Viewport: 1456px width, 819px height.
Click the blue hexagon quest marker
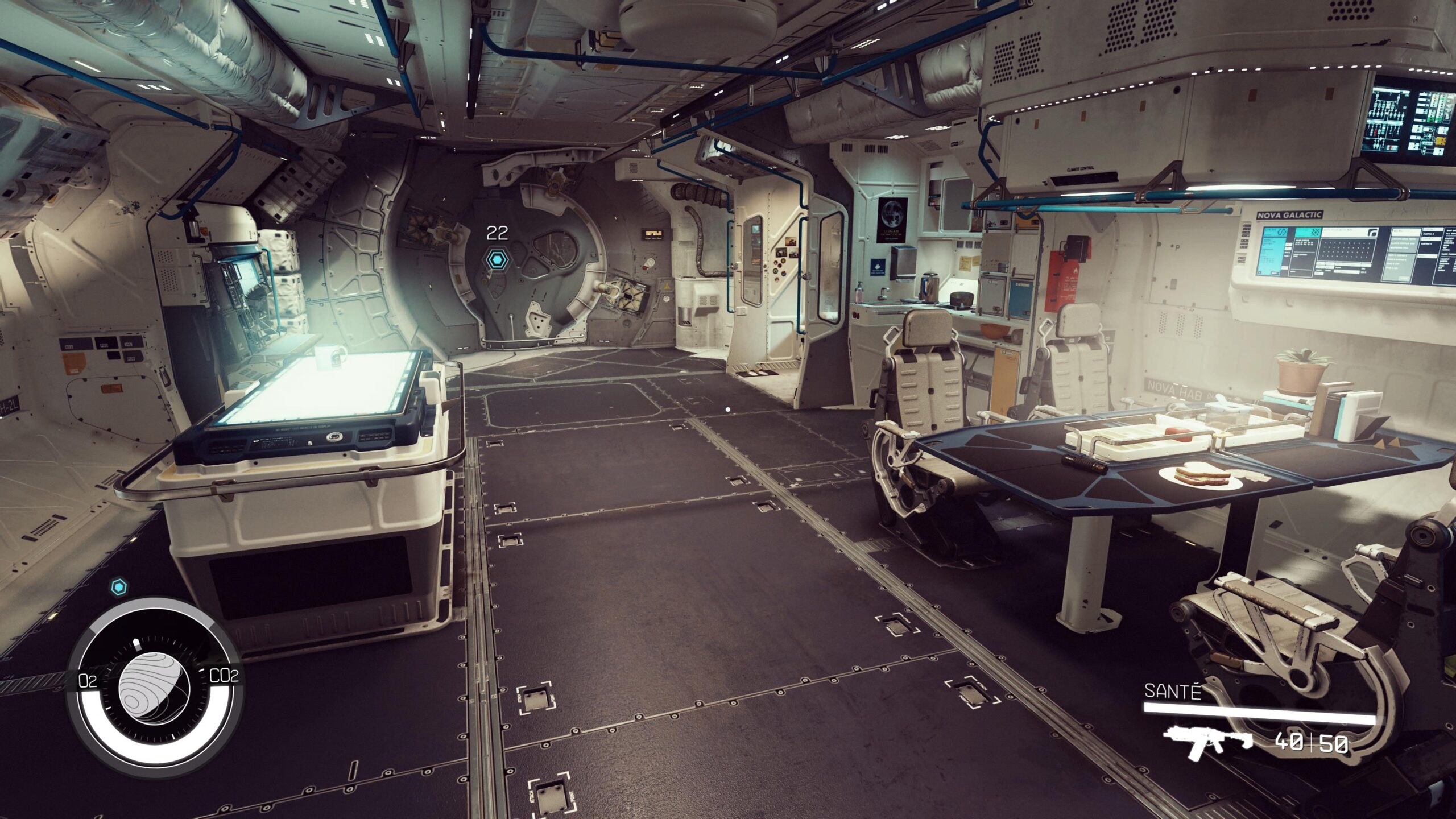click(498, 260)
